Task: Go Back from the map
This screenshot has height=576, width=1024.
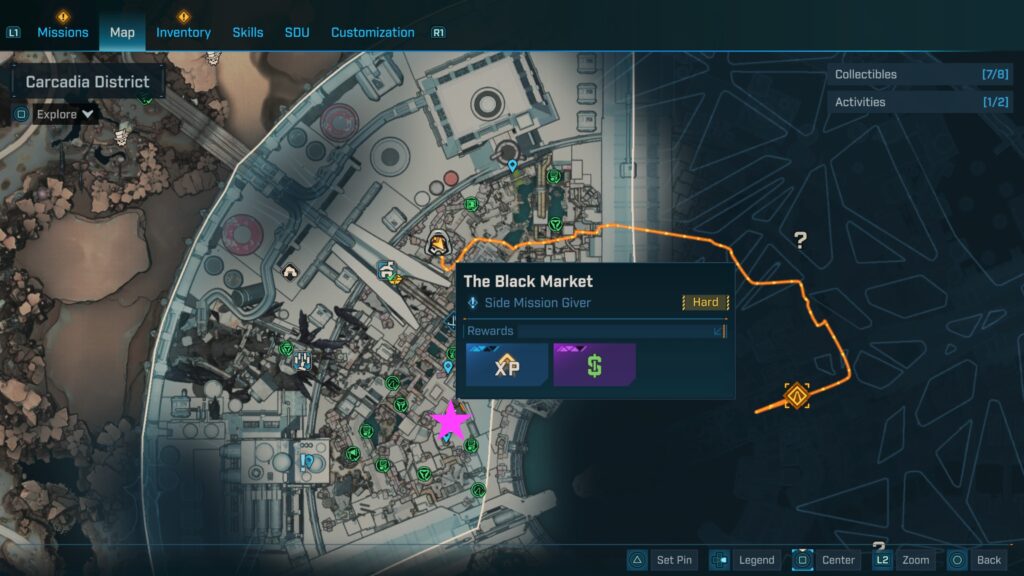Action: 976,560
